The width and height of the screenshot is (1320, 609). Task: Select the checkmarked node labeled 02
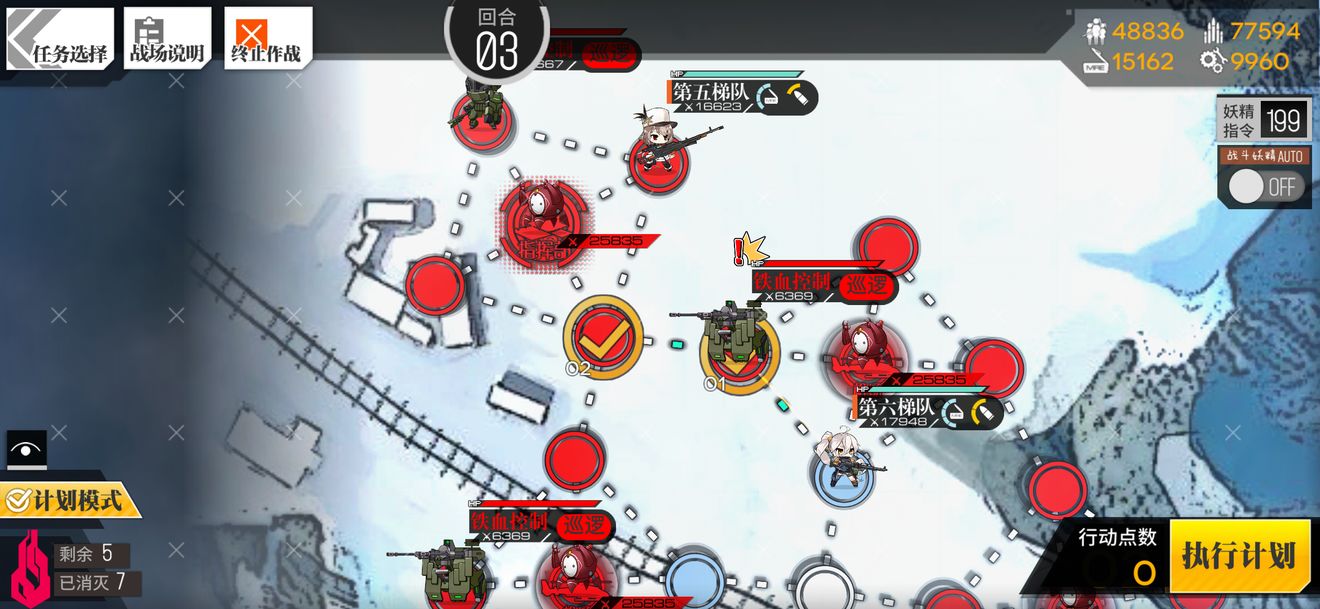tap(601, 338)
